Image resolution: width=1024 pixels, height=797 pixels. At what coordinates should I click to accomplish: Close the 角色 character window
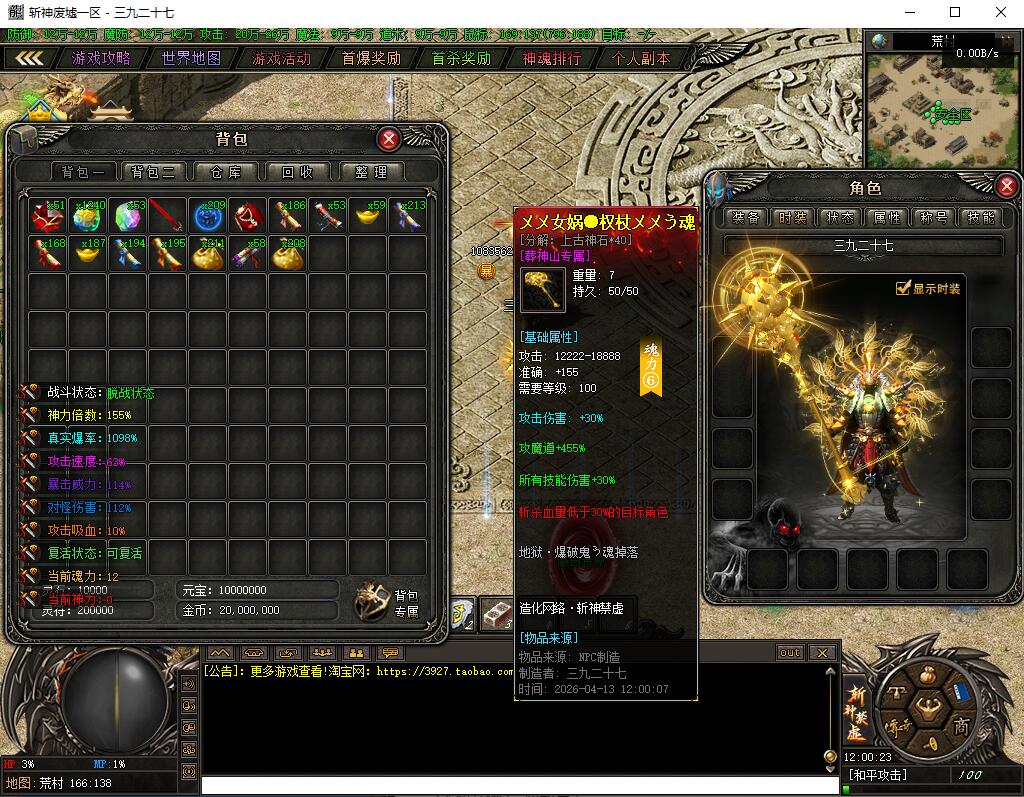point(1007,186)
